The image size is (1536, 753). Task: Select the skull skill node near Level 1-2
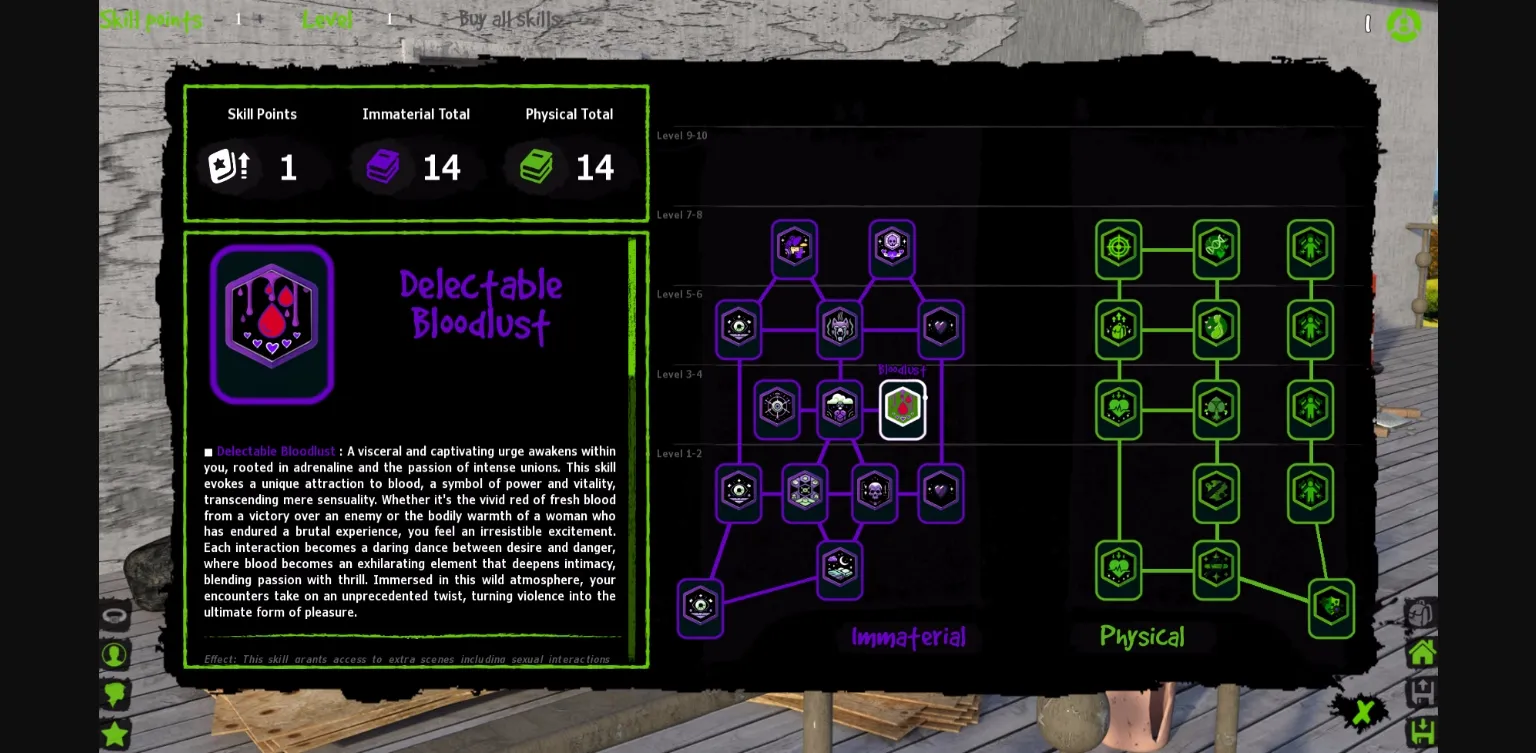(875, 492)
